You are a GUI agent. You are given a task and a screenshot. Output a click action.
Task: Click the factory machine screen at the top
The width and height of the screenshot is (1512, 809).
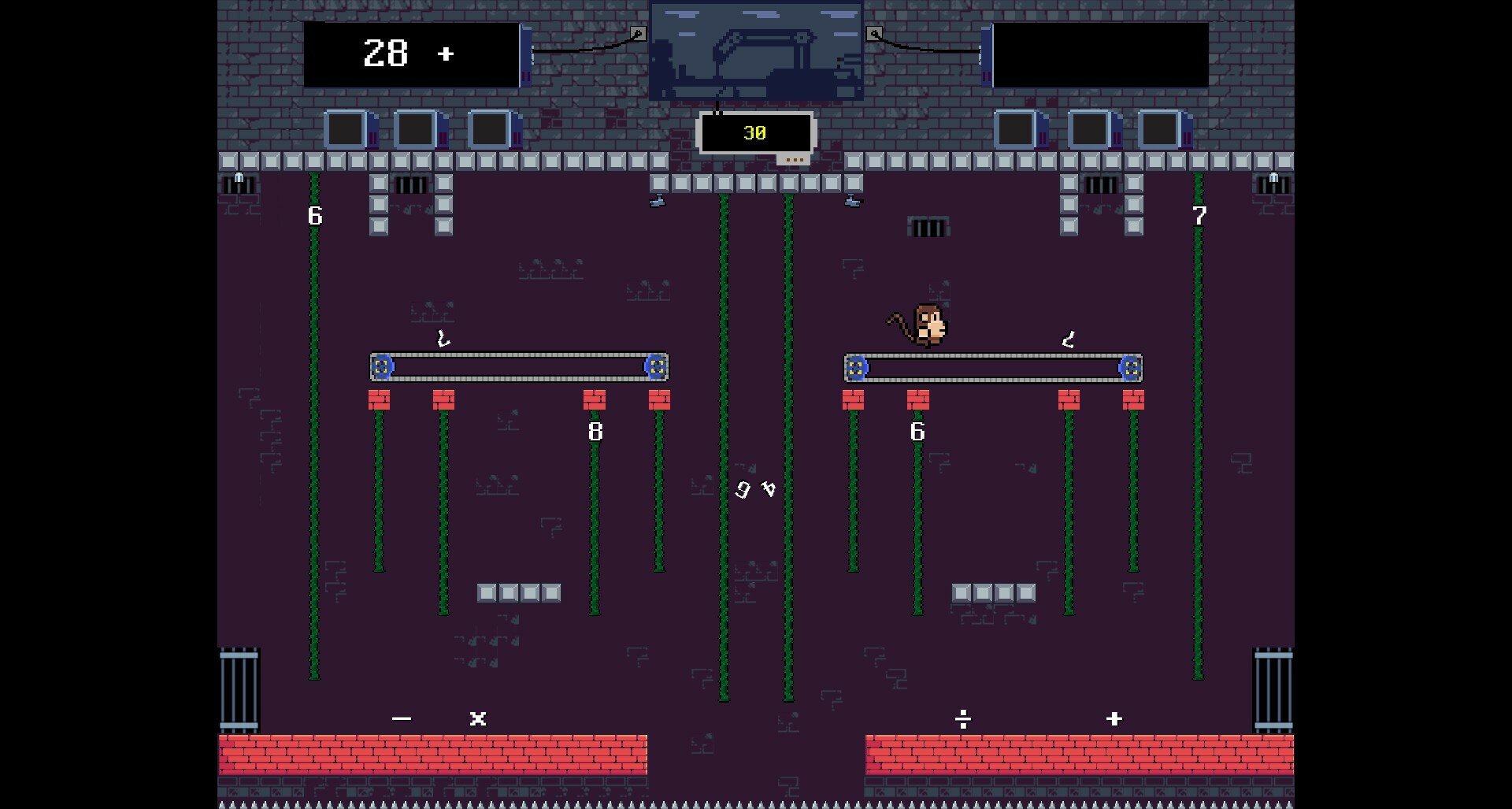(x=754, y=51)
